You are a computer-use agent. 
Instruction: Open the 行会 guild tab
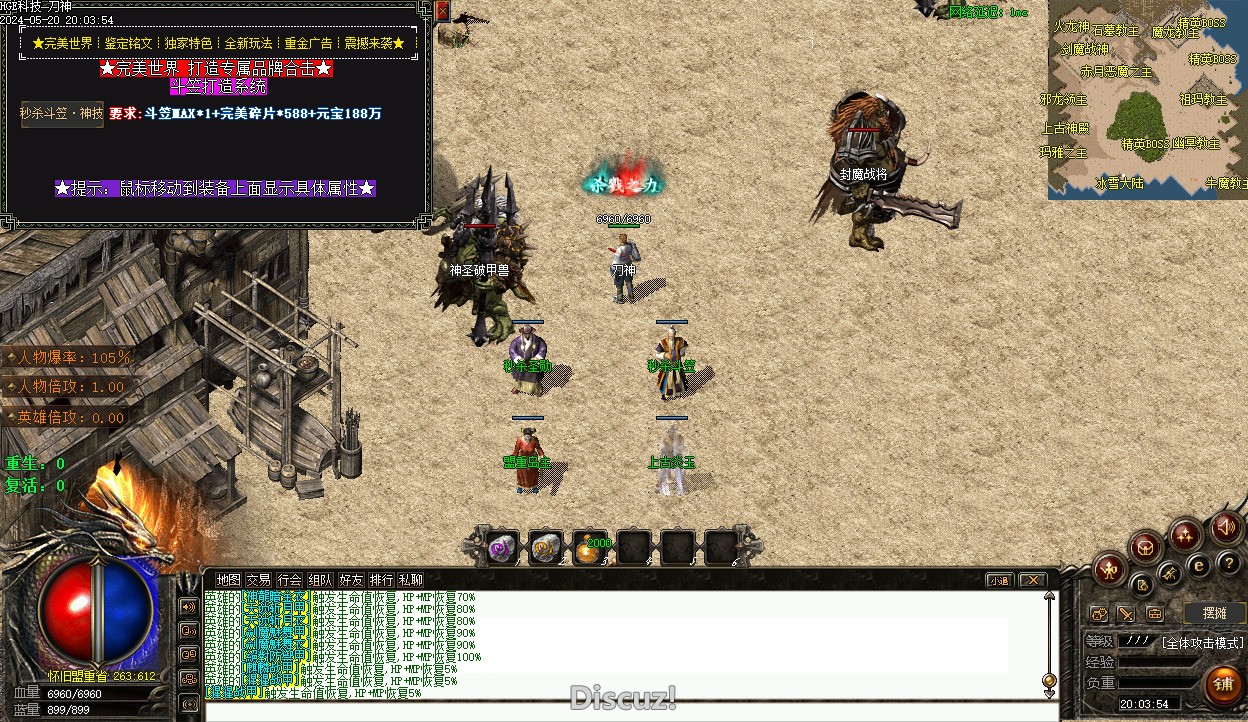290,579
